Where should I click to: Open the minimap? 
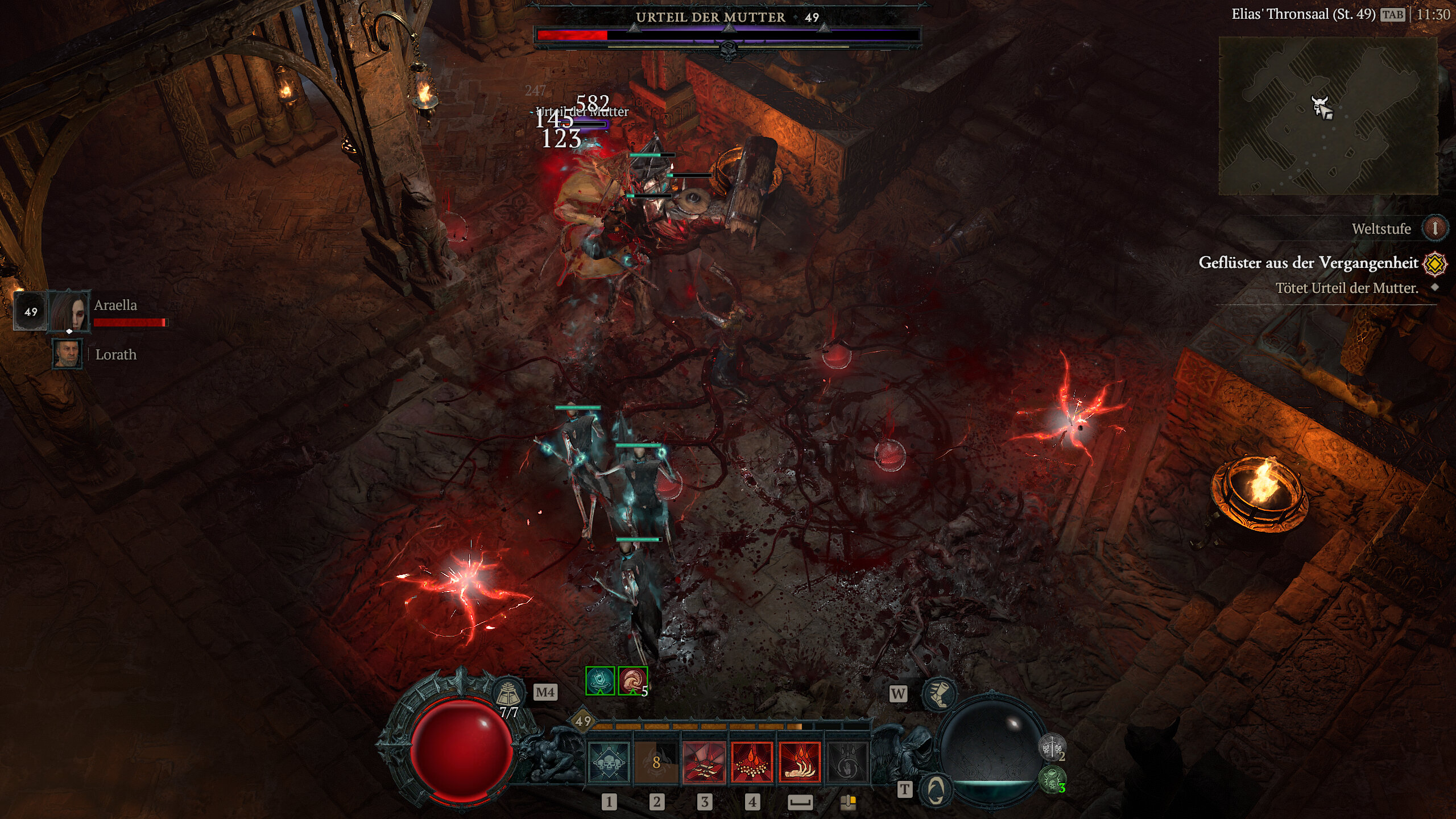tap(1327, 116)
